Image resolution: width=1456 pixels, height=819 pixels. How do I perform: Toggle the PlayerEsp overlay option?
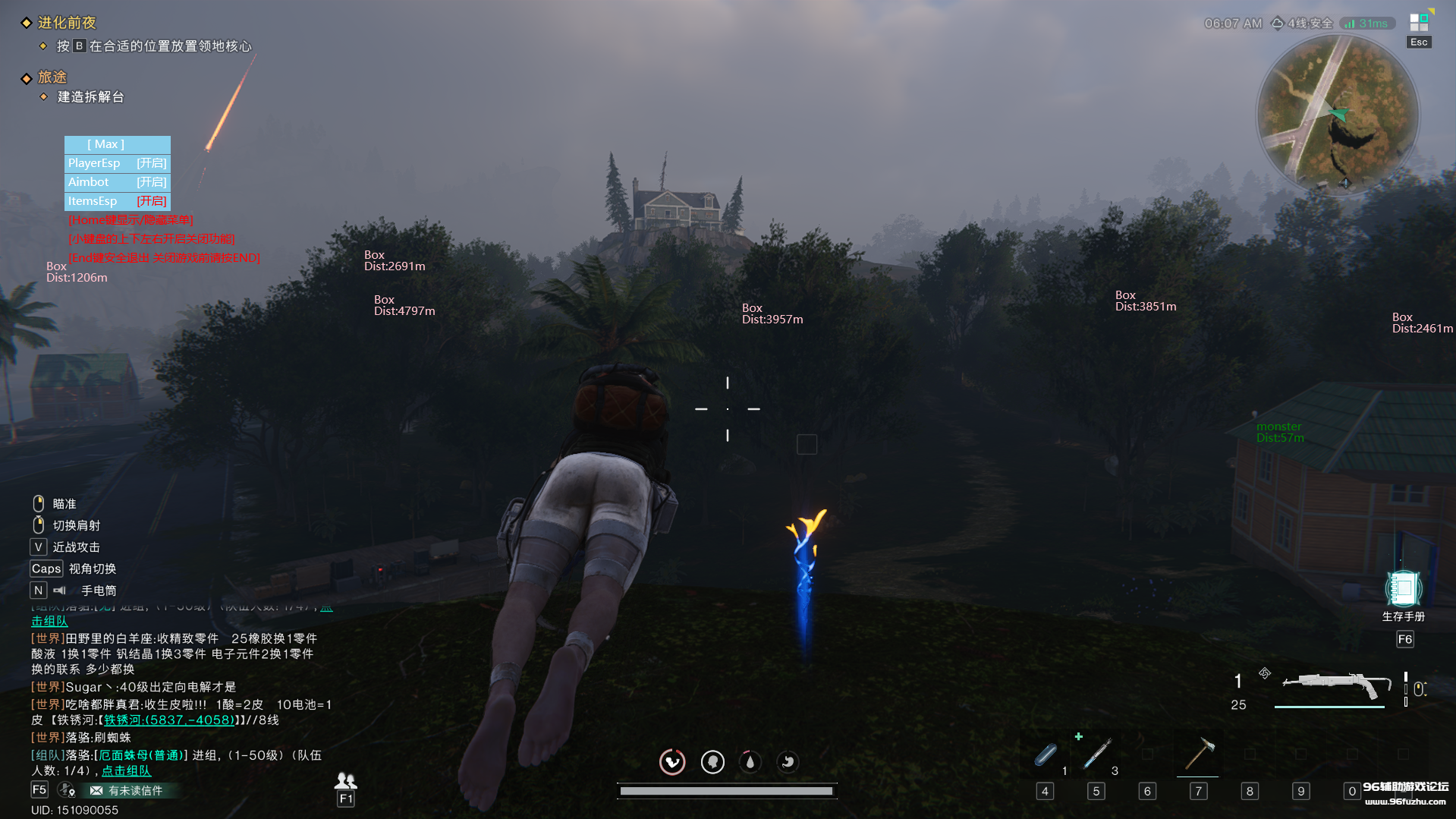(x=117, y=163)
